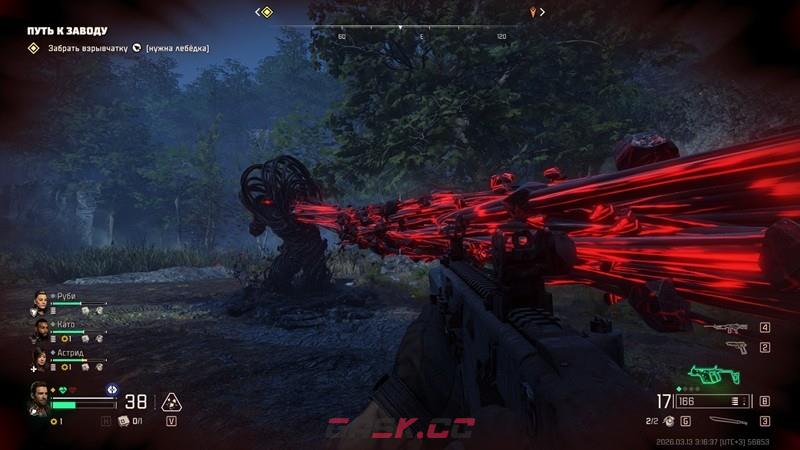Select squadmate Руби's portrait
The width and height of the screenshot is (800, 450).
[40, 299]
